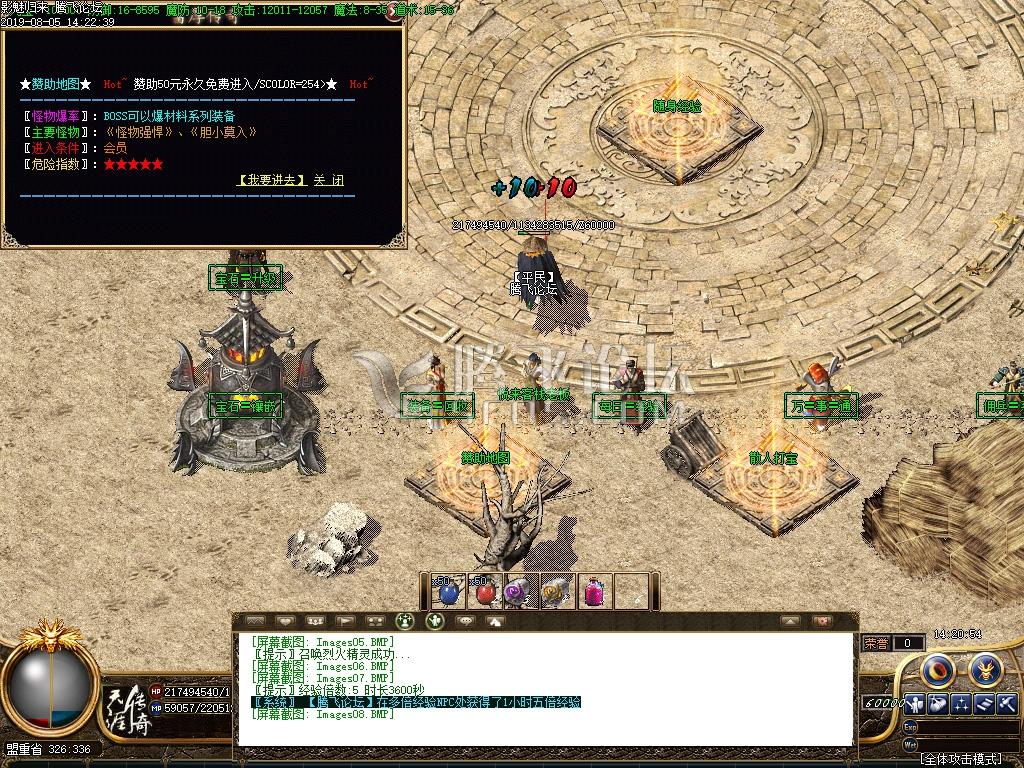Use the blue potion in the hotbar
This screenshot has width=1024, height=768.
click(x=448, y=592)
